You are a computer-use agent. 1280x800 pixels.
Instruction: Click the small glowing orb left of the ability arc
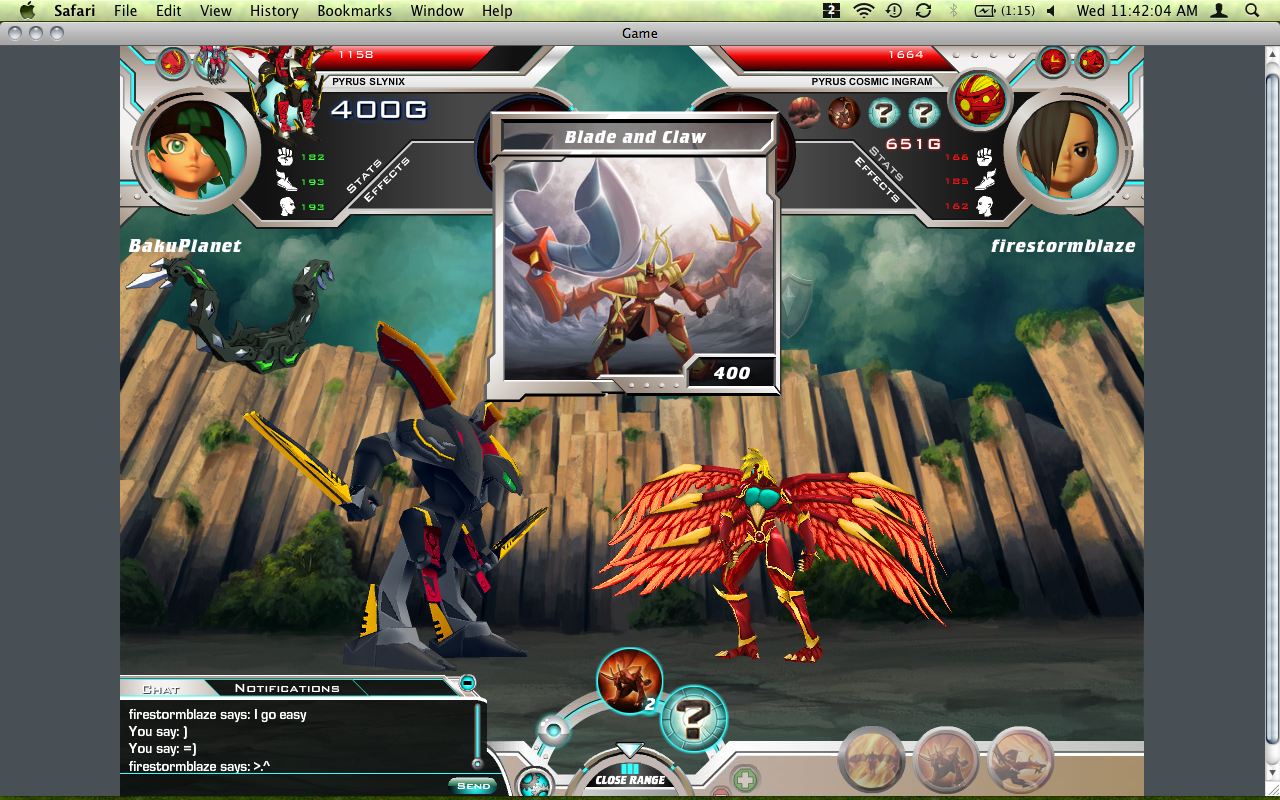552,730
